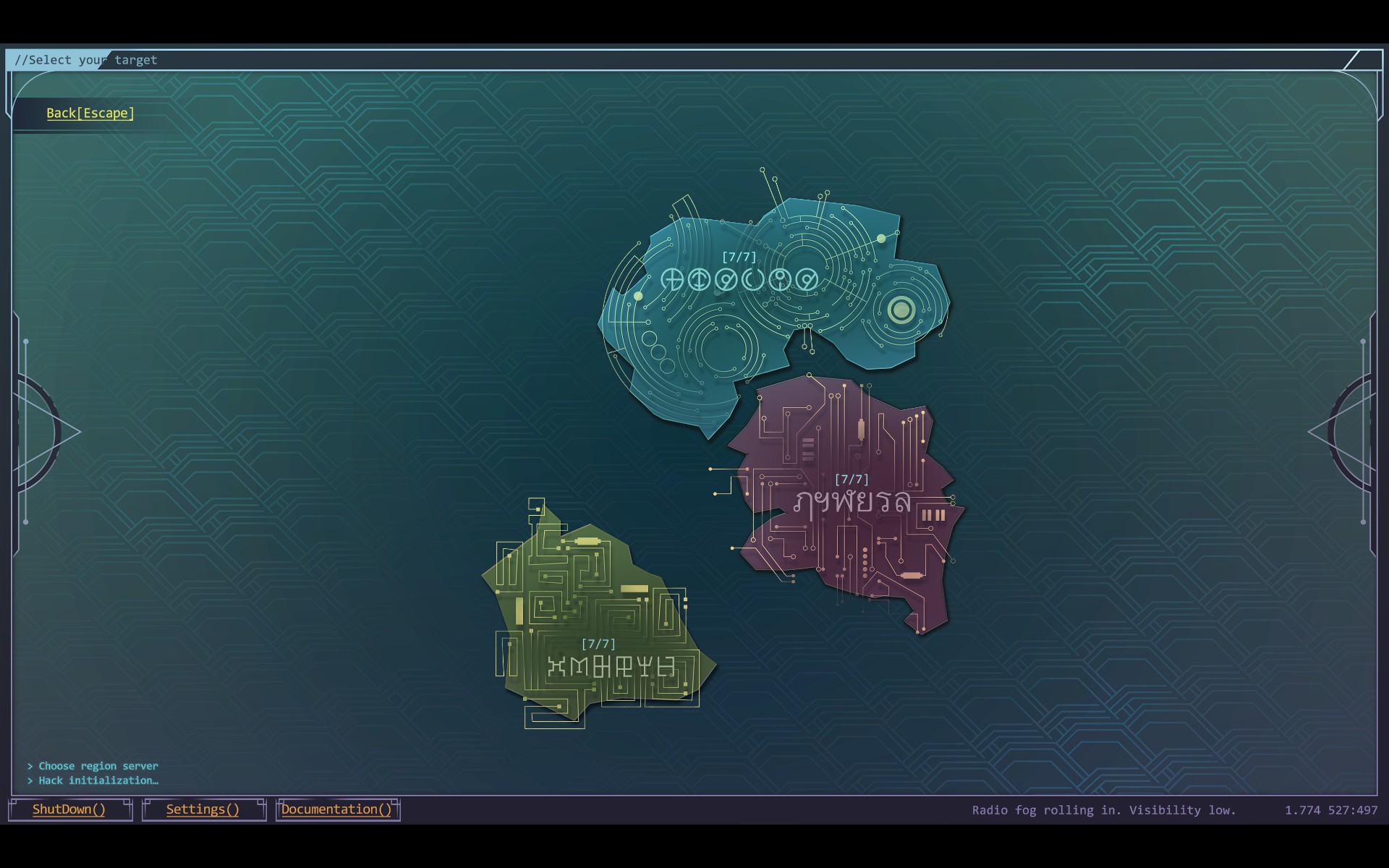Image resolution: width=1389 pixels, height=868 pixels.
Task: Open the ShutDown() menu option
Action: coord(69,809)
